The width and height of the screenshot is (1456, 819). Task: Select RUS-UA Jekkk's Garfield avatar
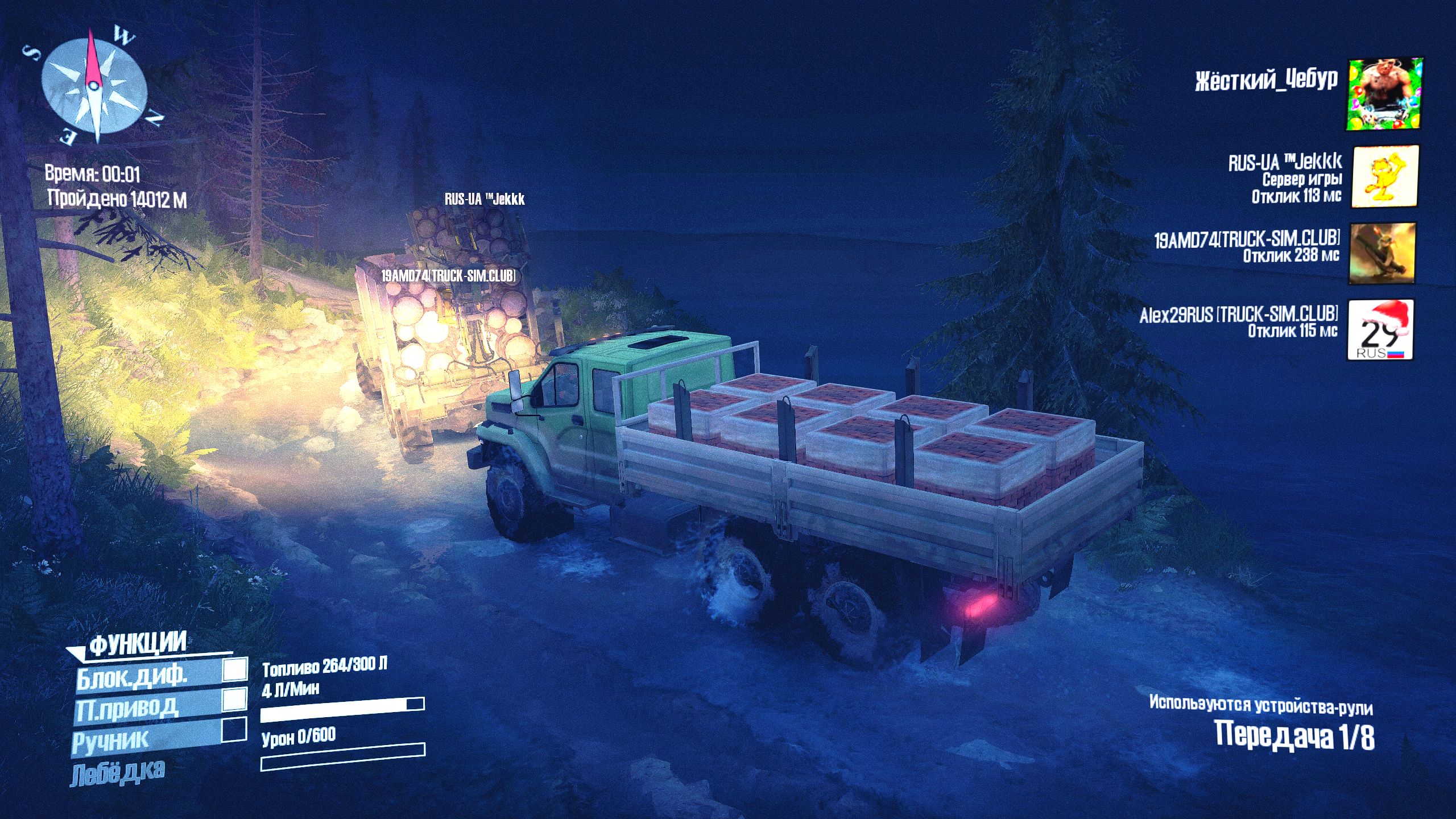(x=1384, y=176)
